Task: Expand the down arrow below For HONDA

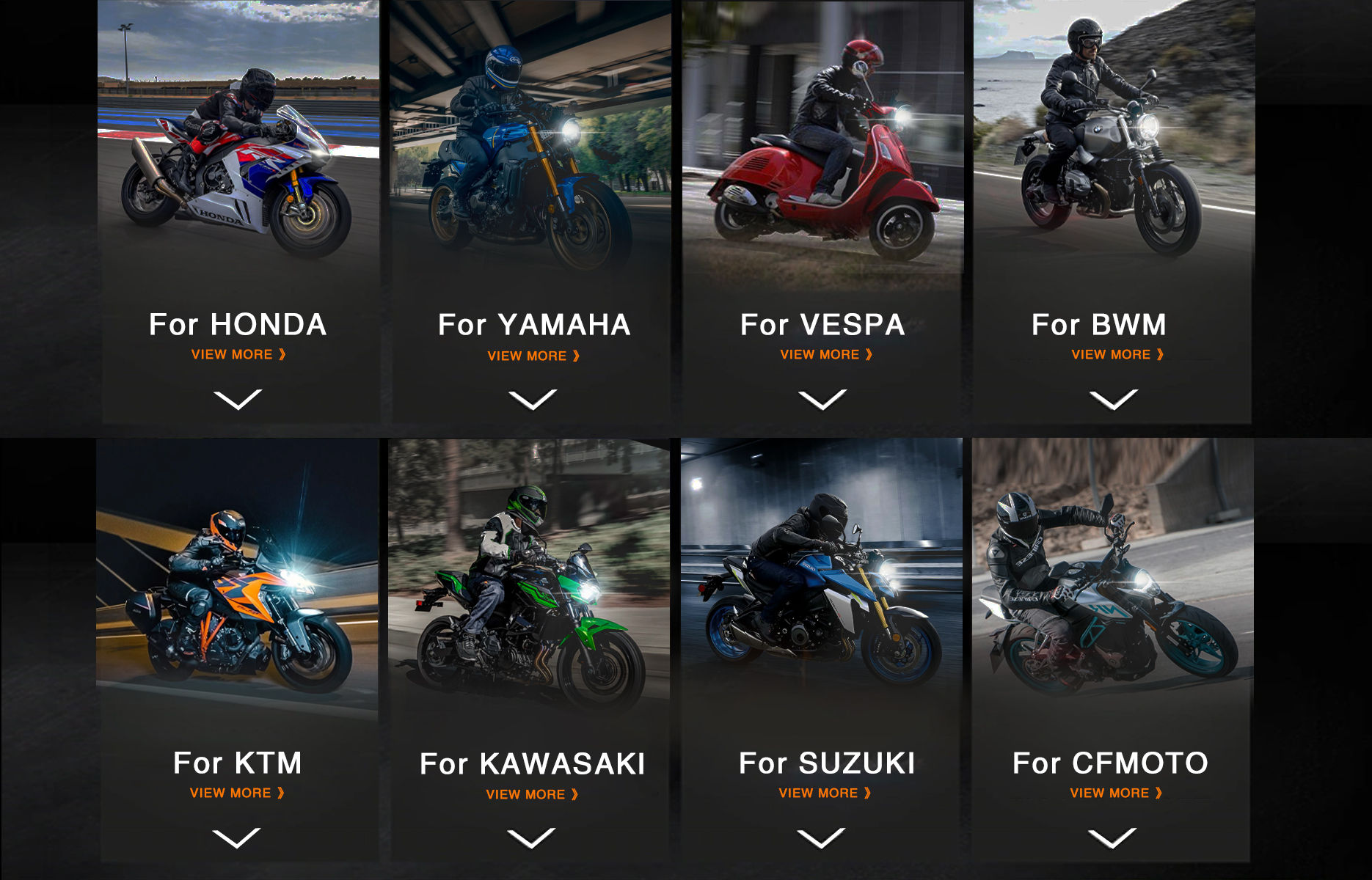Action: point(238,400)
